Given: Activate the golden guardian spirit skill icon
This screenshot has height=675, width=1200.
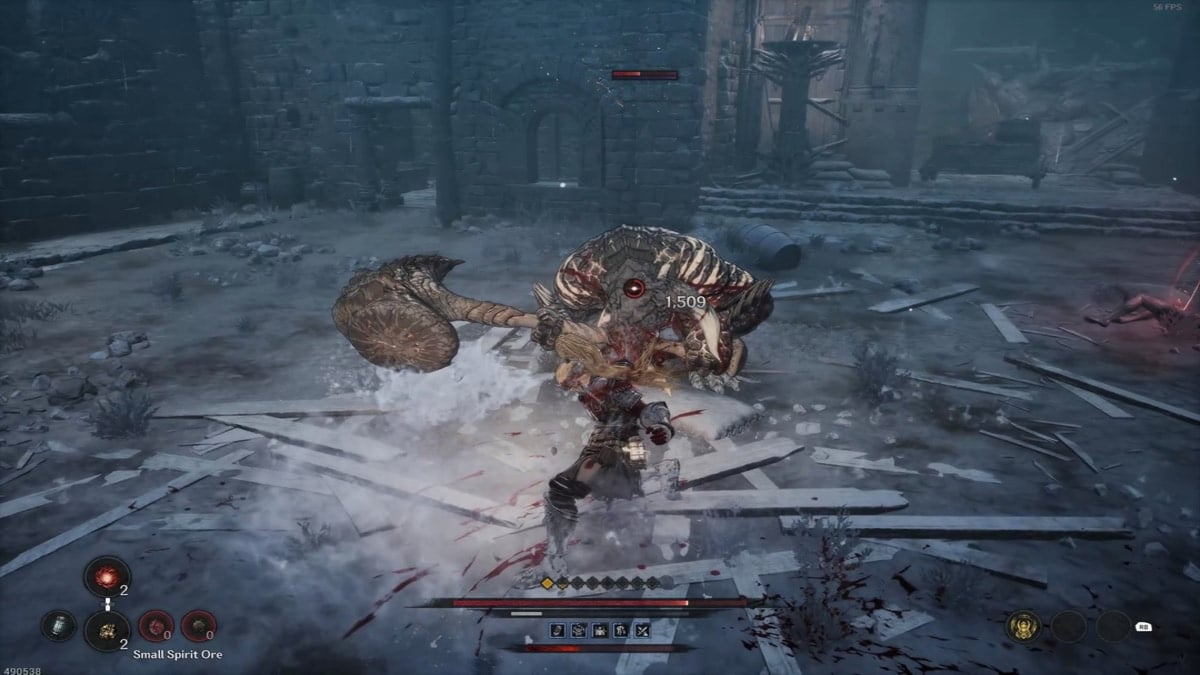Looking at the screenshot, I should click(x=1024, y=626).
